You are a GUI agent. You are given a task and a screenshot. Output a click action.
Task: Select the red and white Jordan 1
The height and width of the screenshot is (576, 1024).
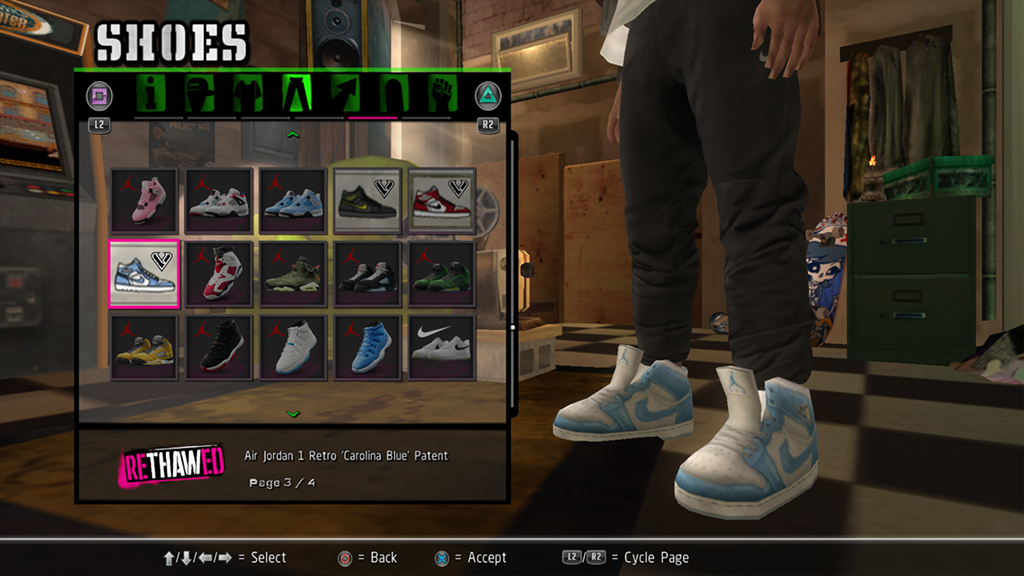click(x=441, y=200)
